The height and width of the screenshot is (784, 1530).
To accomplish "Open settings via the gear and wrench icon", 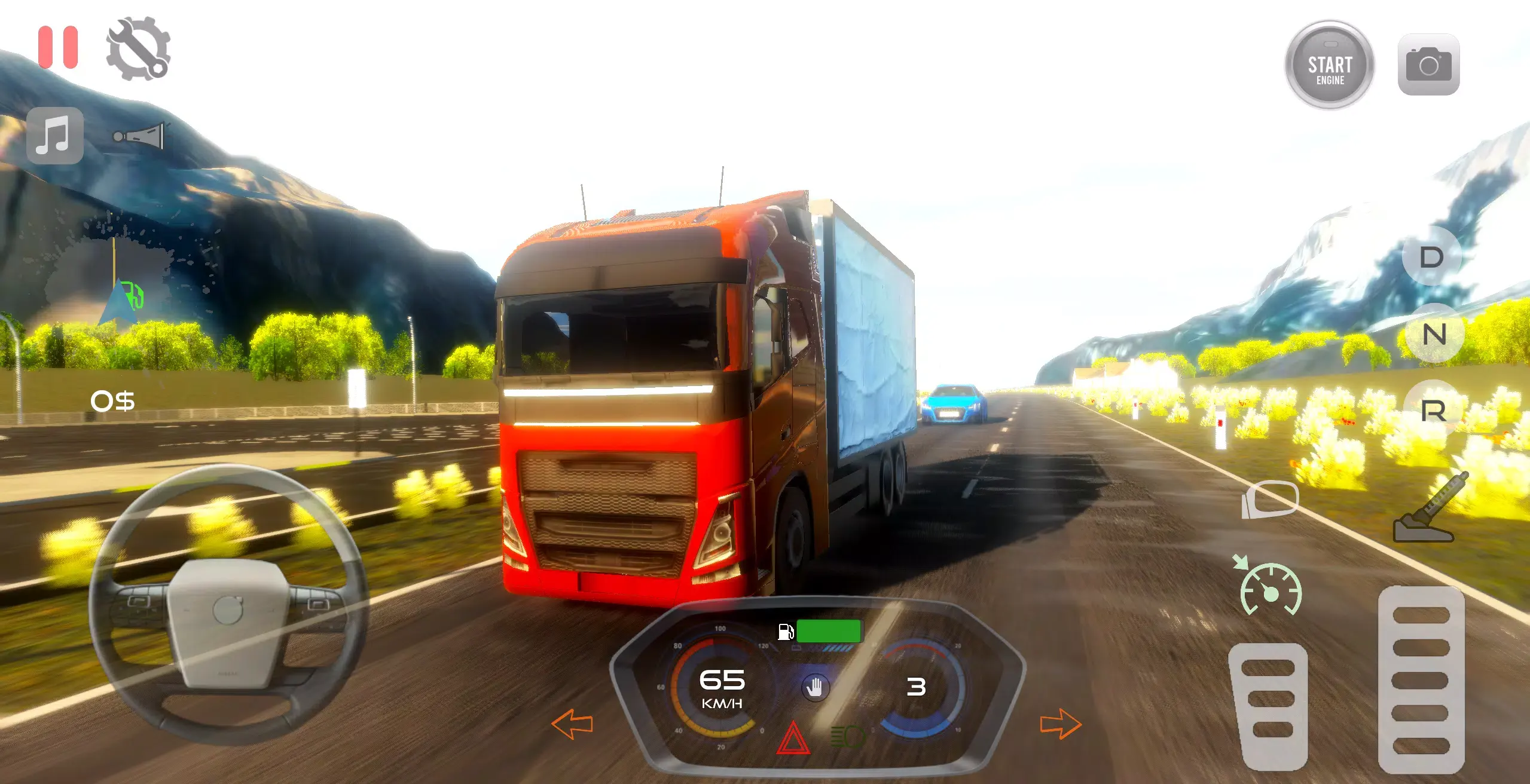I will (138, 49).
